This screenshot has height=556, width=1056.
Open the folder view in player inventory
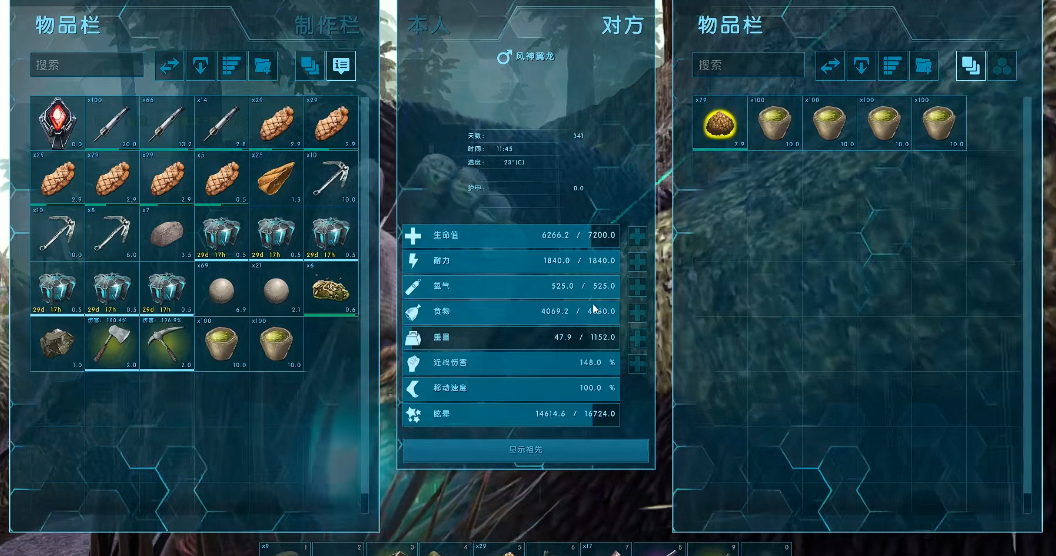[263, 66]
